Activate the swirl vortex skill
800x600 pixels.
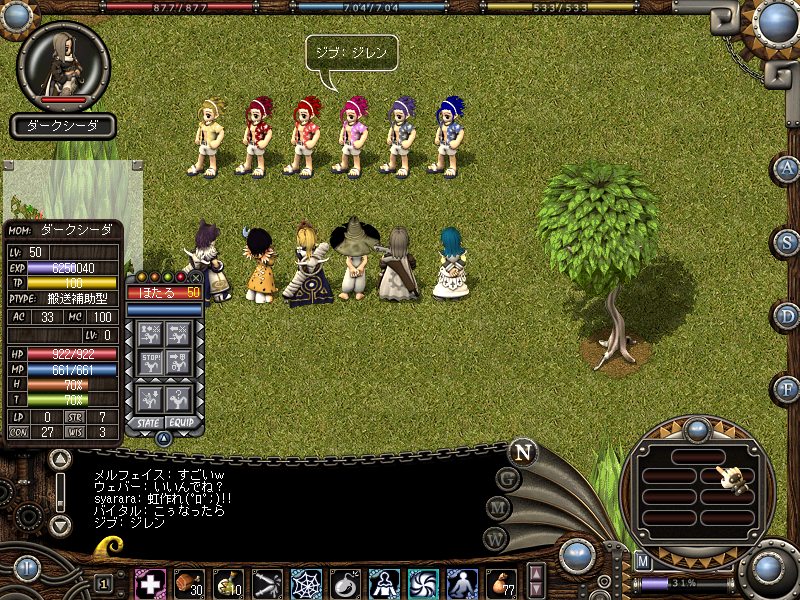(x=422, y=583)
